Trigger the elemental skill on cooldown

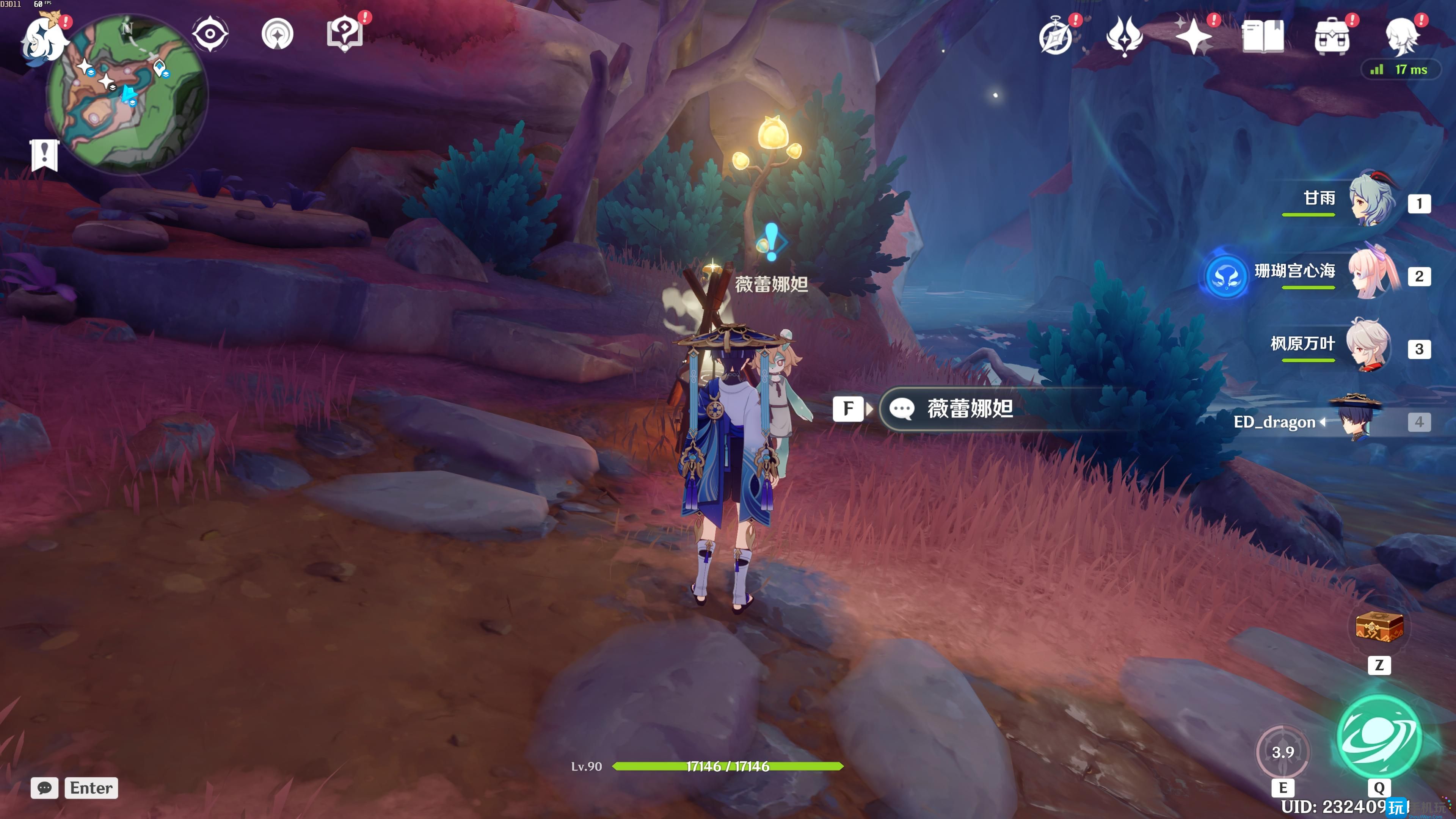[x=1282, y=752]
